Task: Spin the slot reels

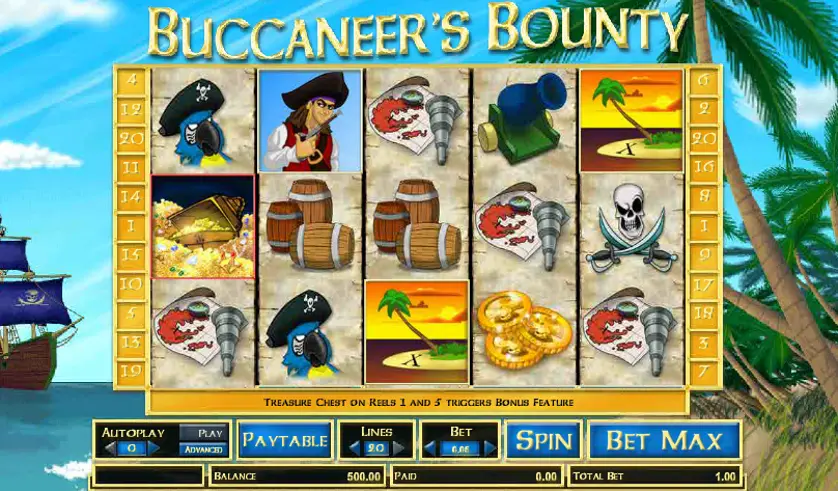Action: pos(543,440)
